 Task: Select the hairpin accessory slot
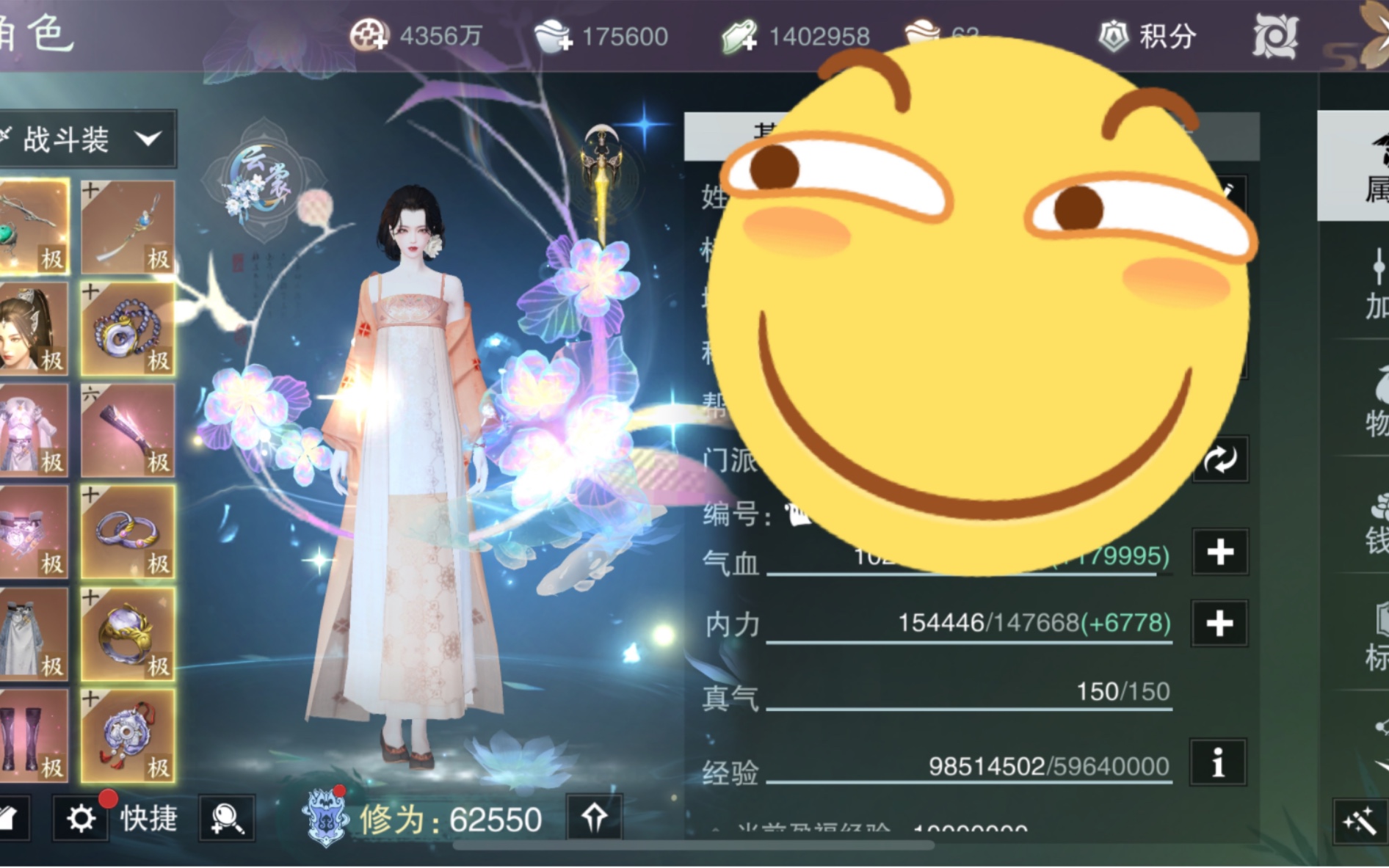coord(128,227)
